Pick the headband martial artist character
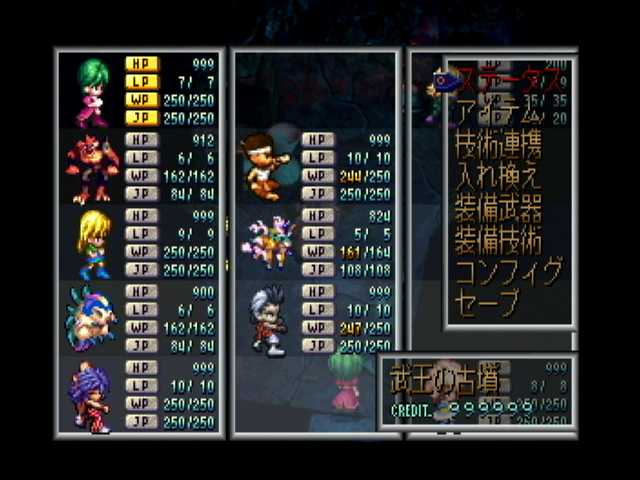 (x=264, y=165)
